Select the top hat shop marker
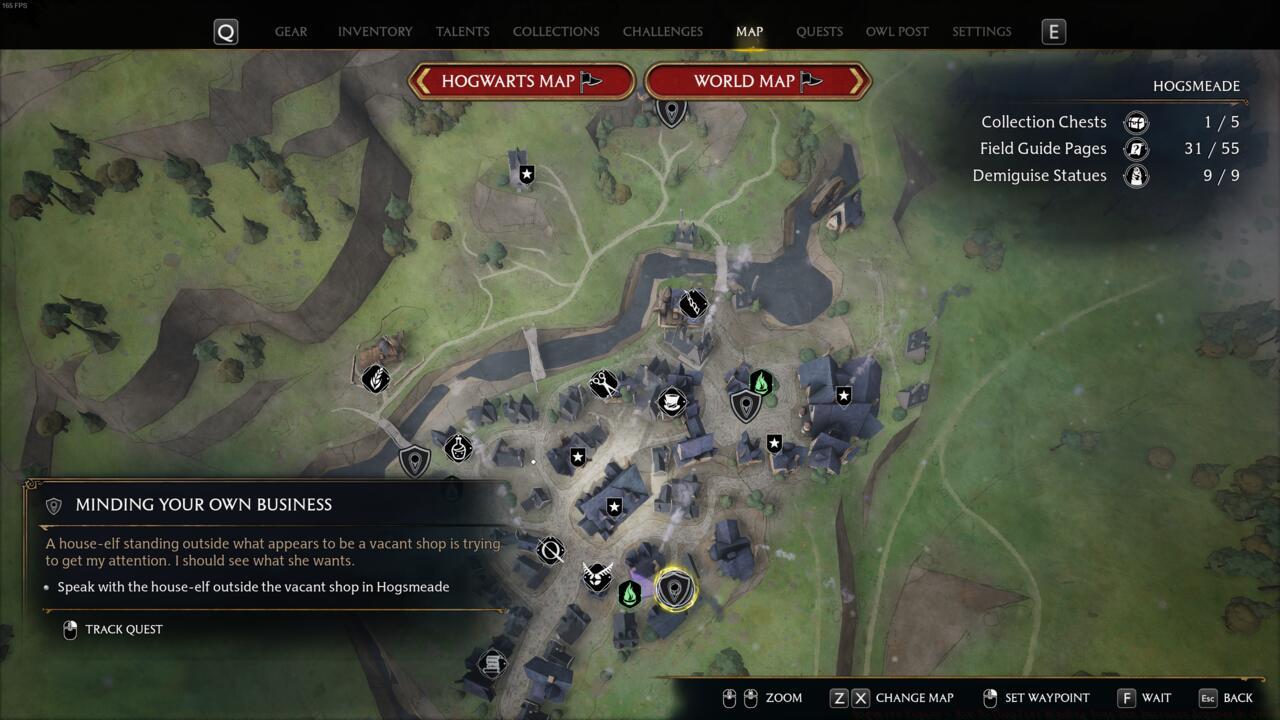Screen dimensions: 1280x720 [672, 402]
